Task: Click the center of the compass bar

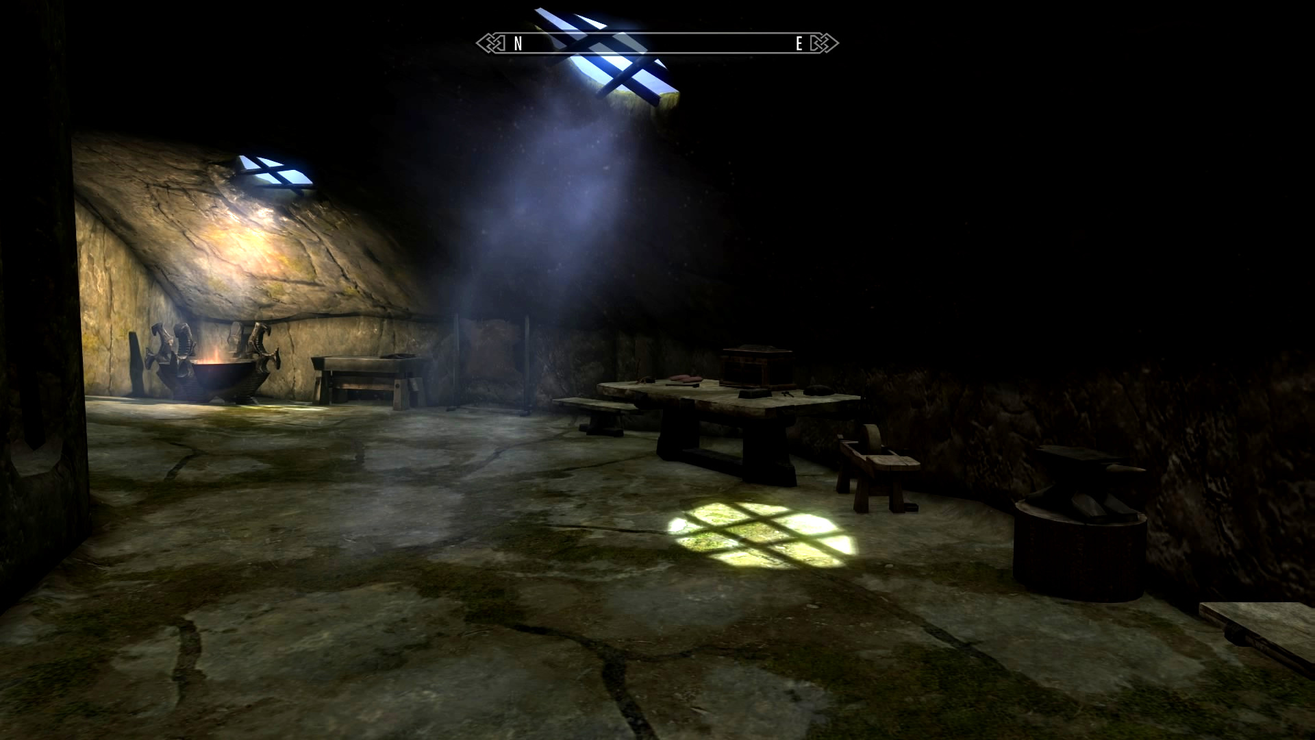Action: tap(657, 44)
